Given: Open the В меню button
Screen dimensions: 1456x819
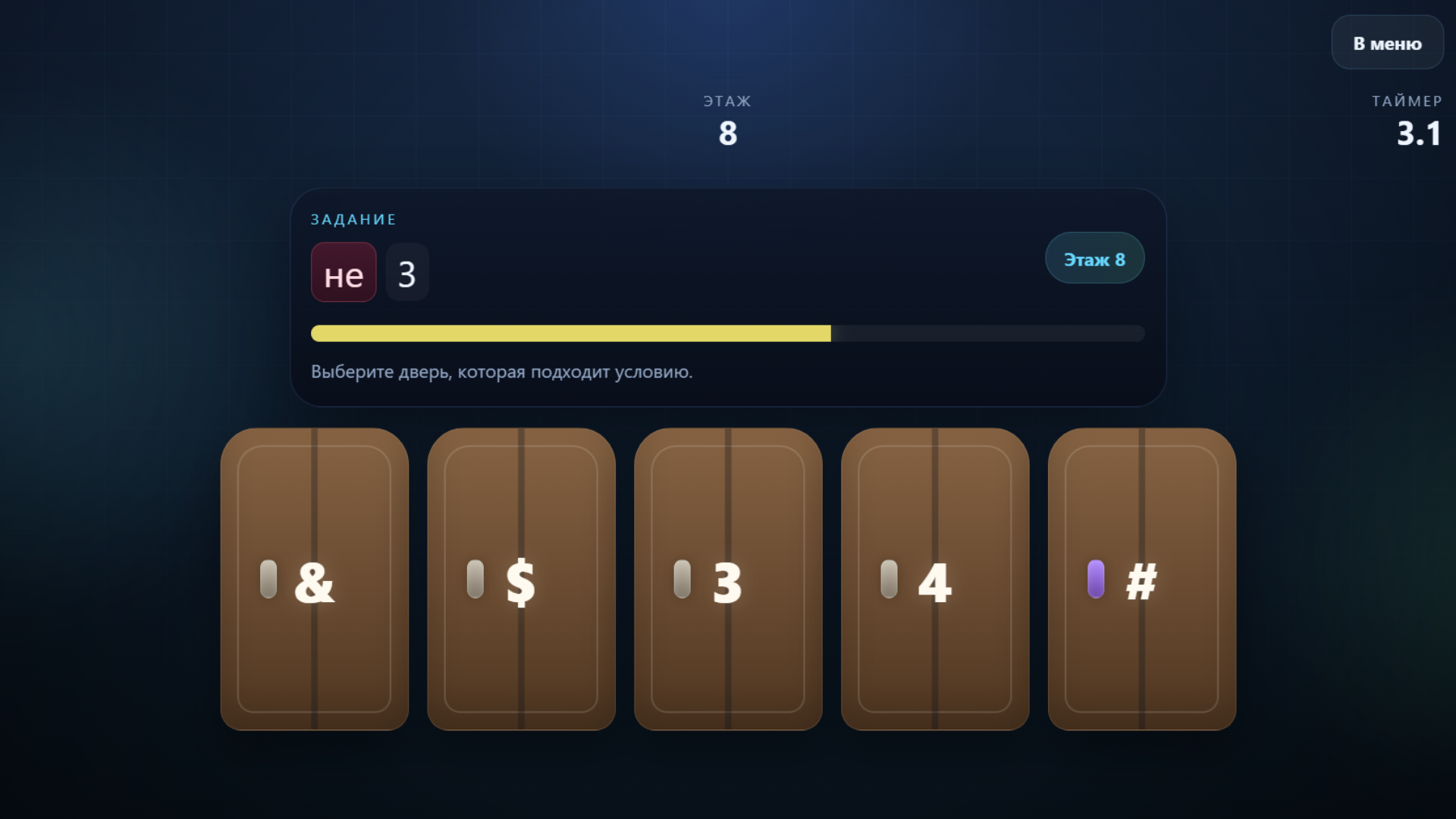Looking at the screenshot, I should (1387, 42).
